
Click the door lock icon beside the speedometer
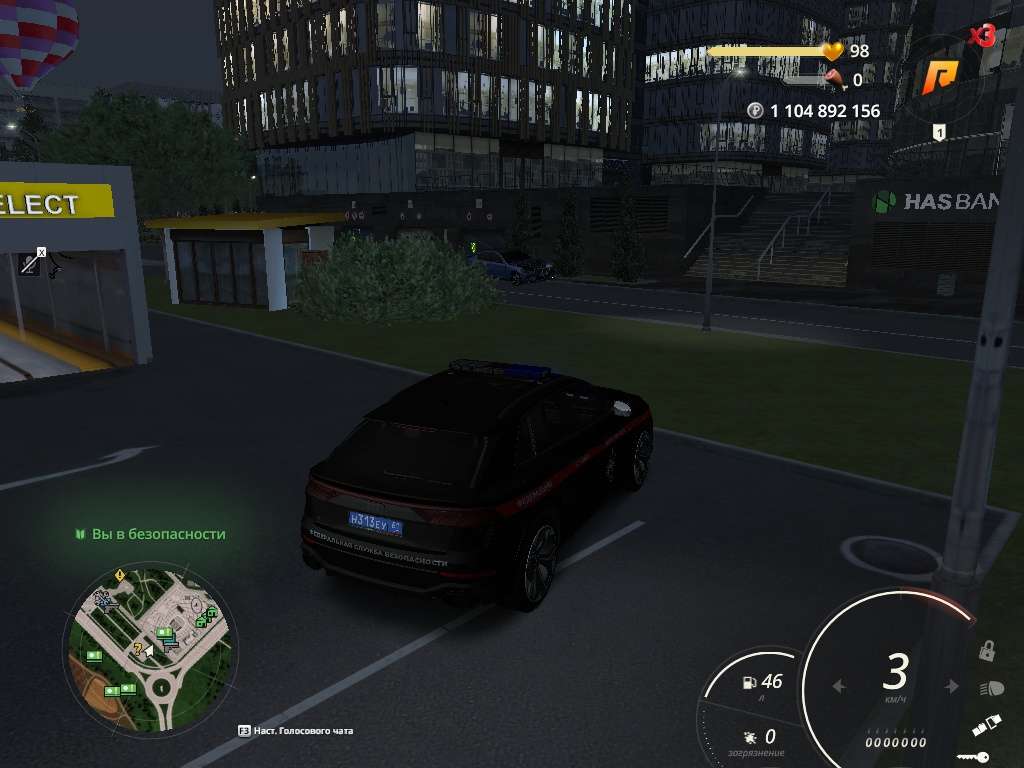[987, 651]
